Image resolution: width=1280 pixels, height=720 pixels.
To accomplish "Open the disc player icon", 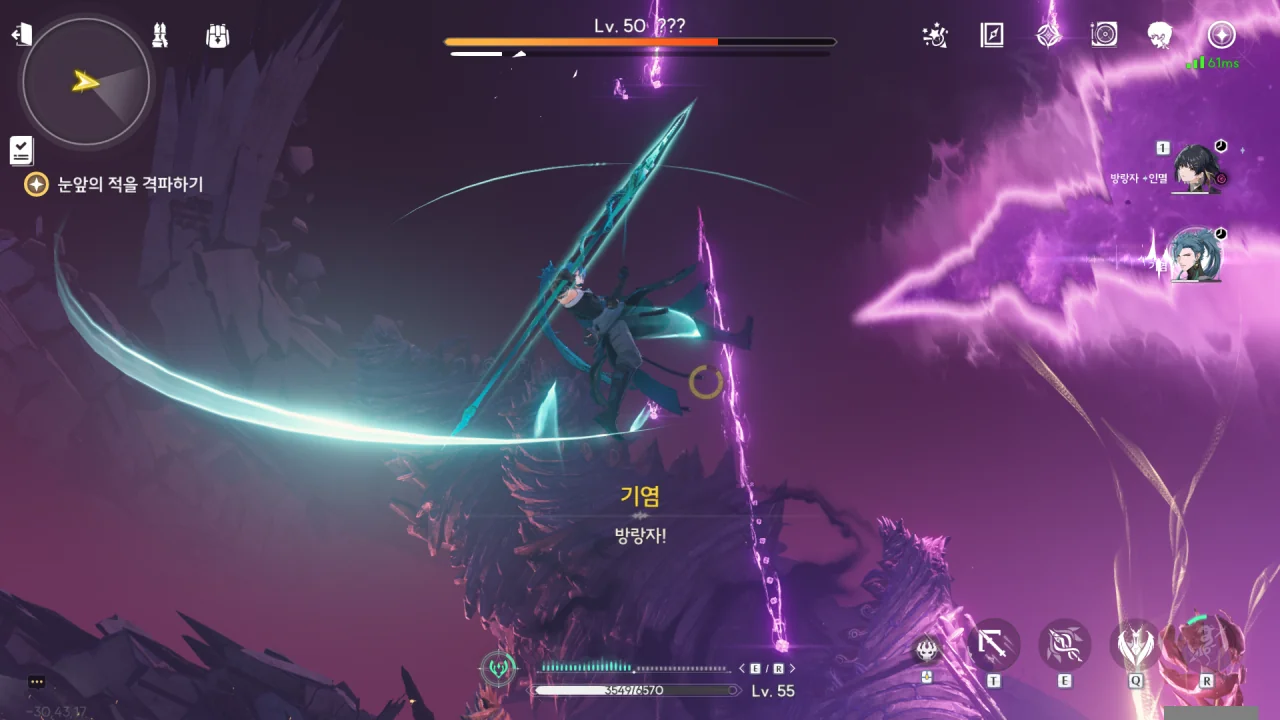I will [x=1104, y=36].
